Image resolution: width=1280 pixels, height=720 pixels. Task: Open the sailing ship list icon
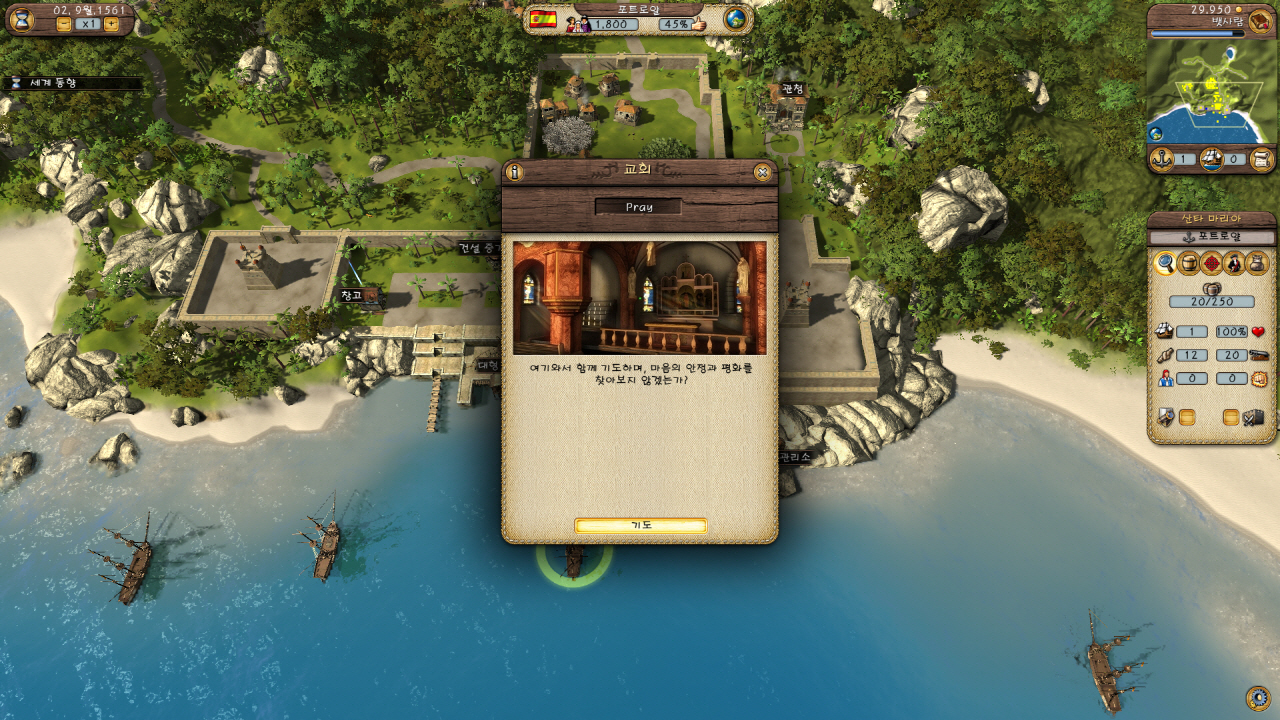[x=1212, y=159]
